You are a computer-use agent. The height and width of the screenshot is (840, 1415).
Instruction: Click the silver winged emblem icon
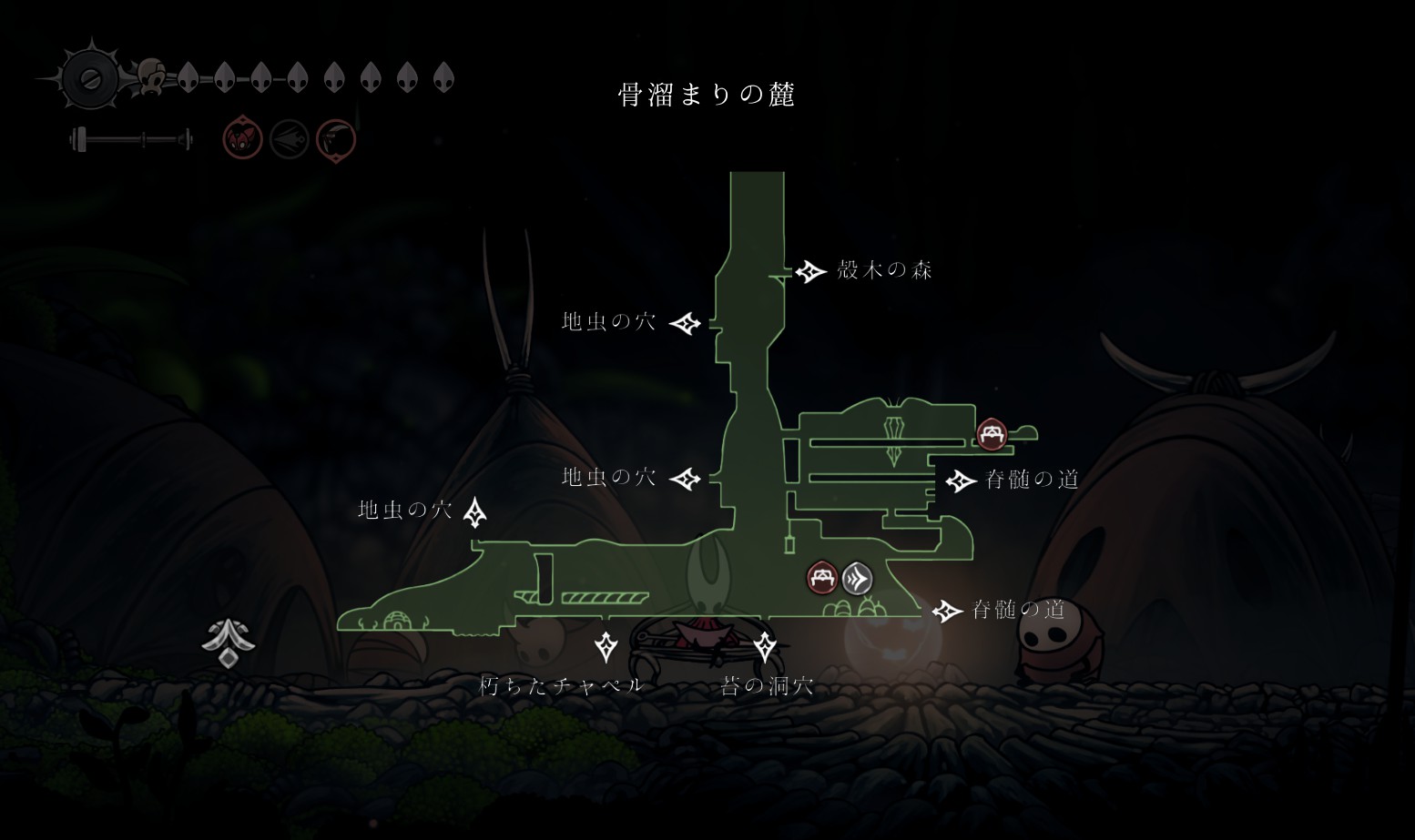pyautogui.click(x=228, y=643)
